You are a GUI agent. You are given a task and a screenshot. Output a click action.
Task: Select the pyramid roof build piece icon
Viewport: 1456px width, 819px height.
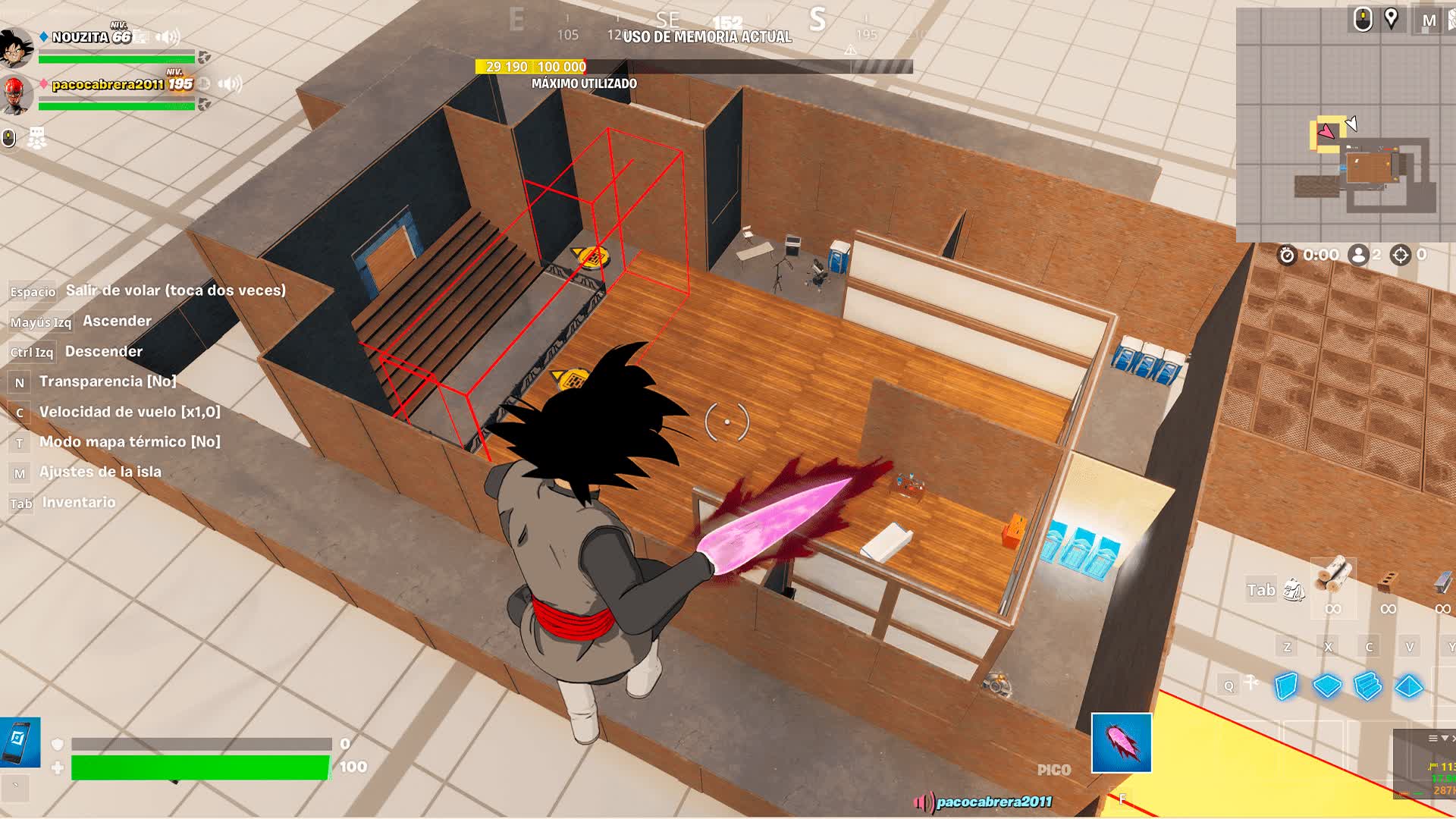(x=1409, y=686)
